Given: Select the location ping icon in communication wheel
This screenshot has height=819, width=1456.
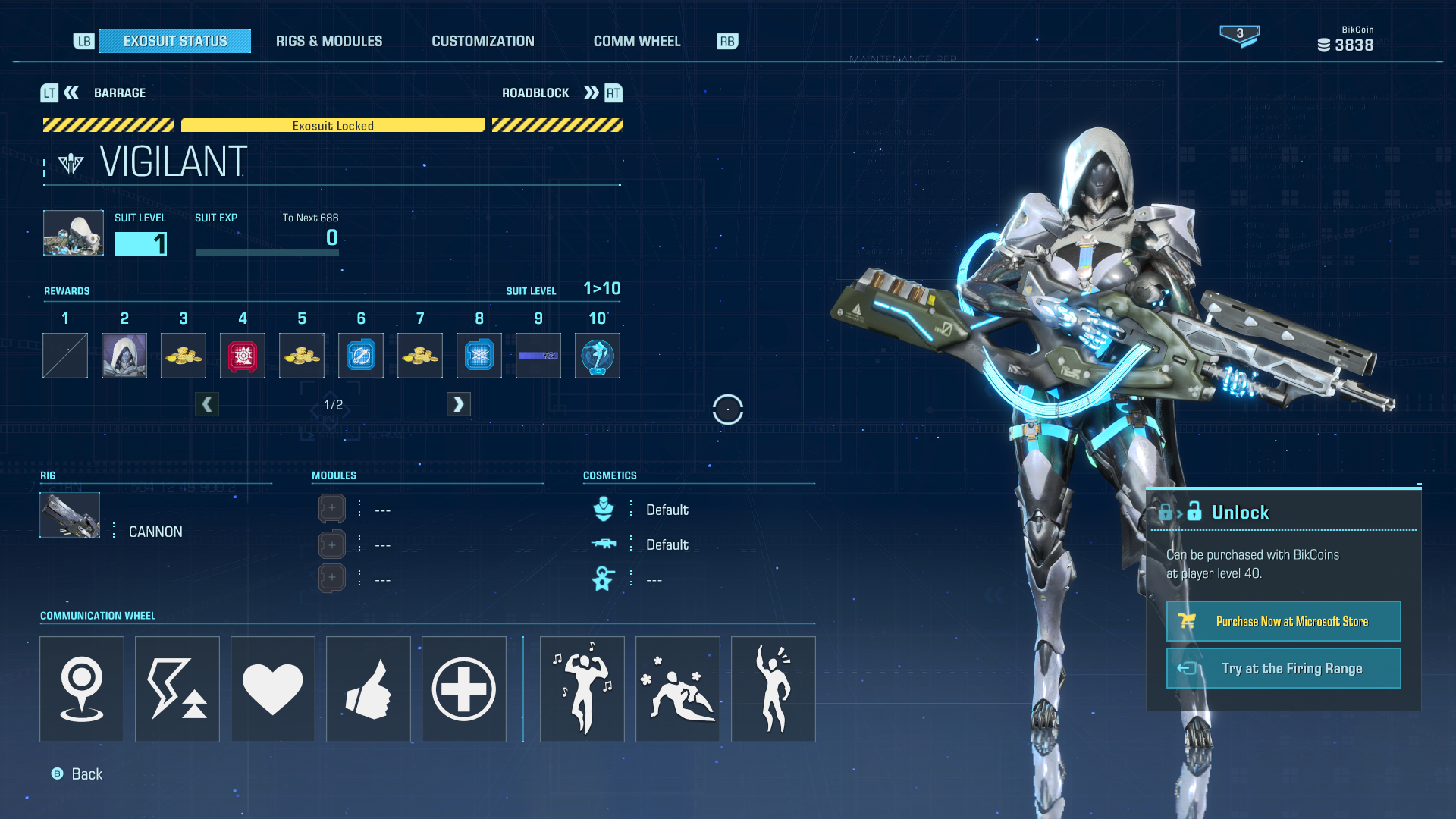Looking at the screenshot, I should point(81,689).
